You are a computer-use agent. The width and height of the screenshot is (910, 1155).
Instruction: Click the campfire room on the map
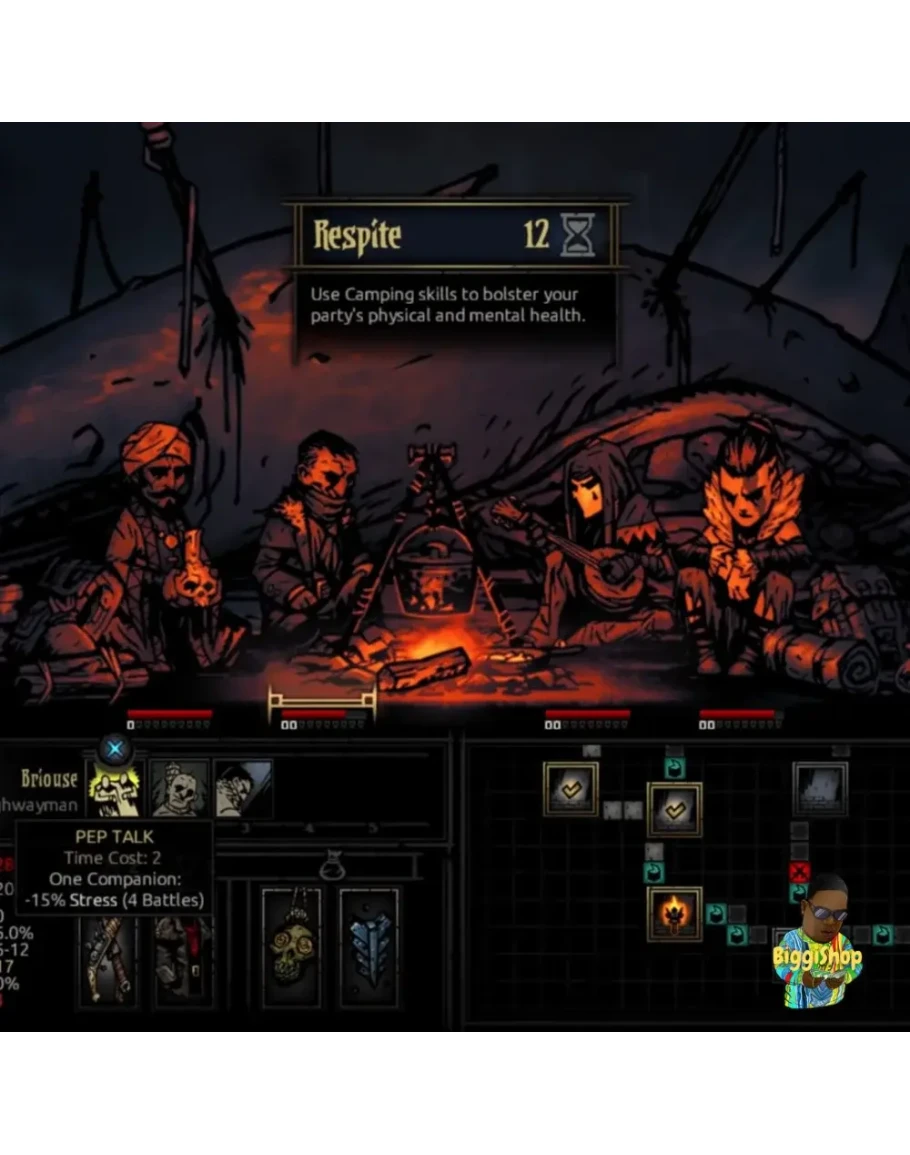[674, 913]
